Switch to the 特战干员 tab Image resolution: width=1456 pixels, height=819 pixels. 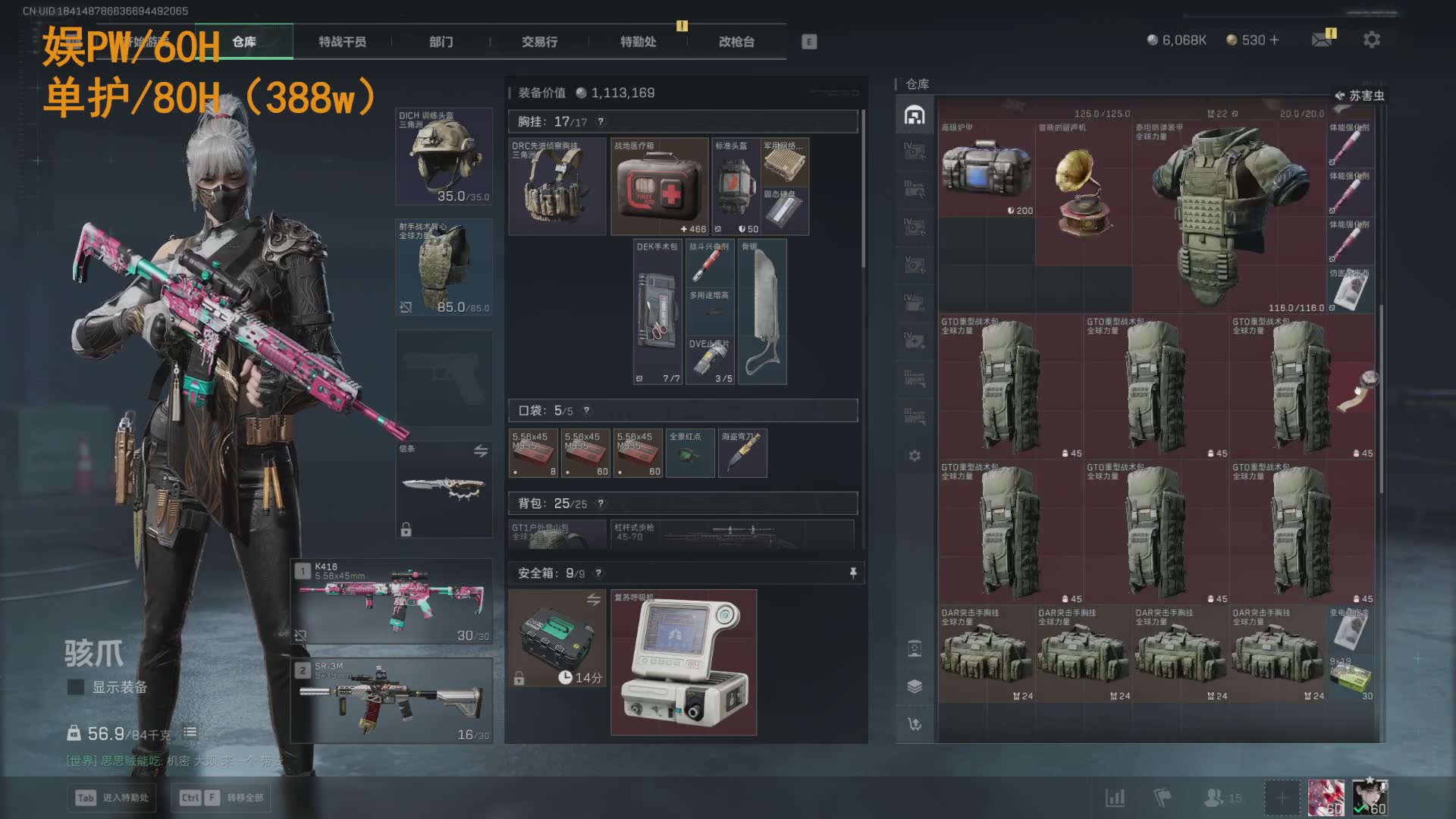click(342, 42)
